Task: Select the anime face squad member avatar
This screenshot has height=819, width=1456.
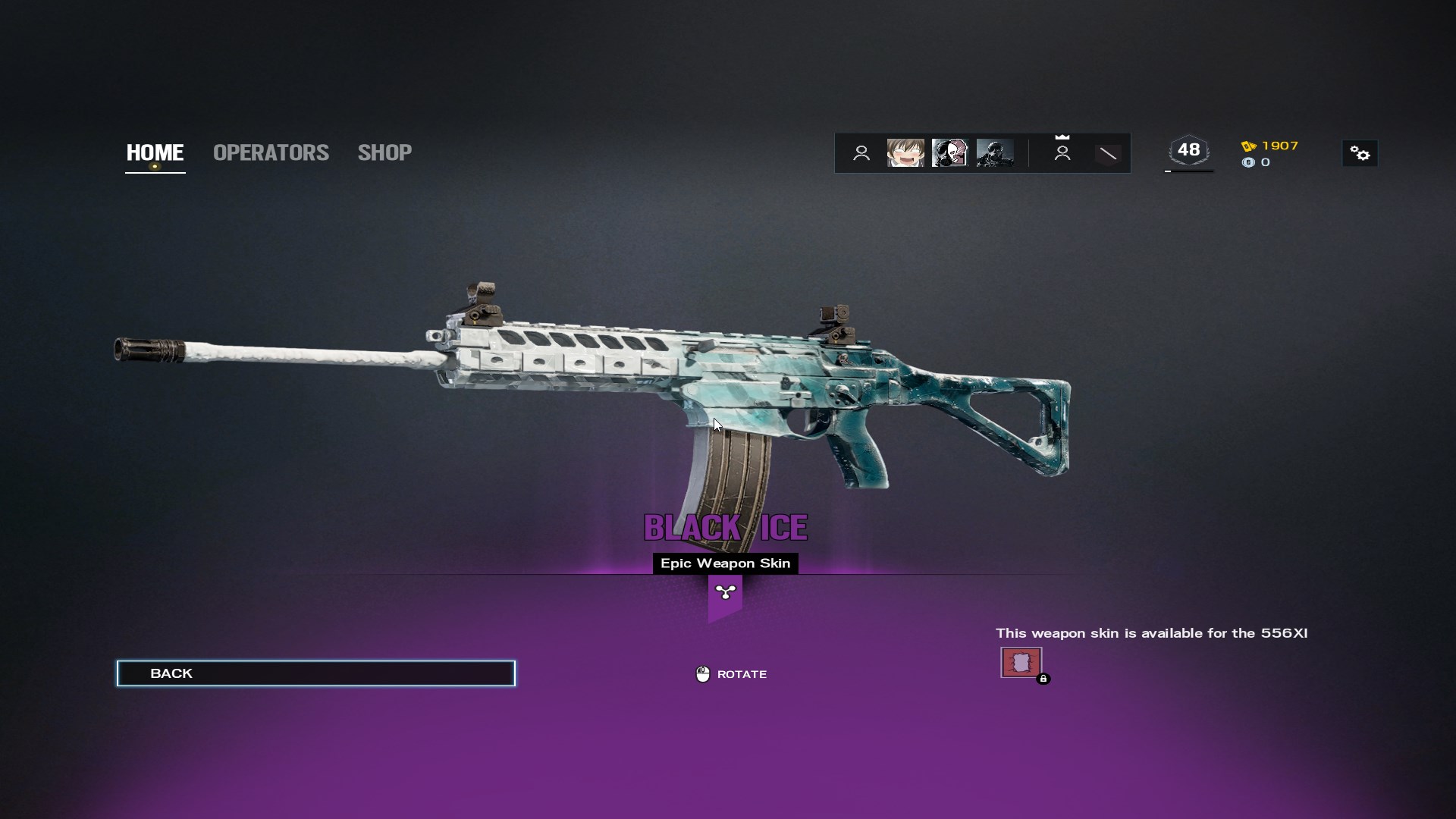Action: coord(905,153)
